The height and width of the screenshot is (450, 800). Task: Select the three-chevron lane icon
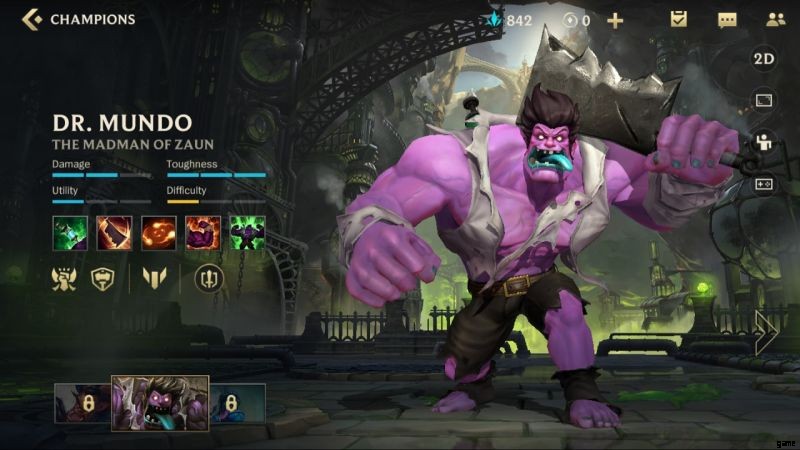(153, 279)
